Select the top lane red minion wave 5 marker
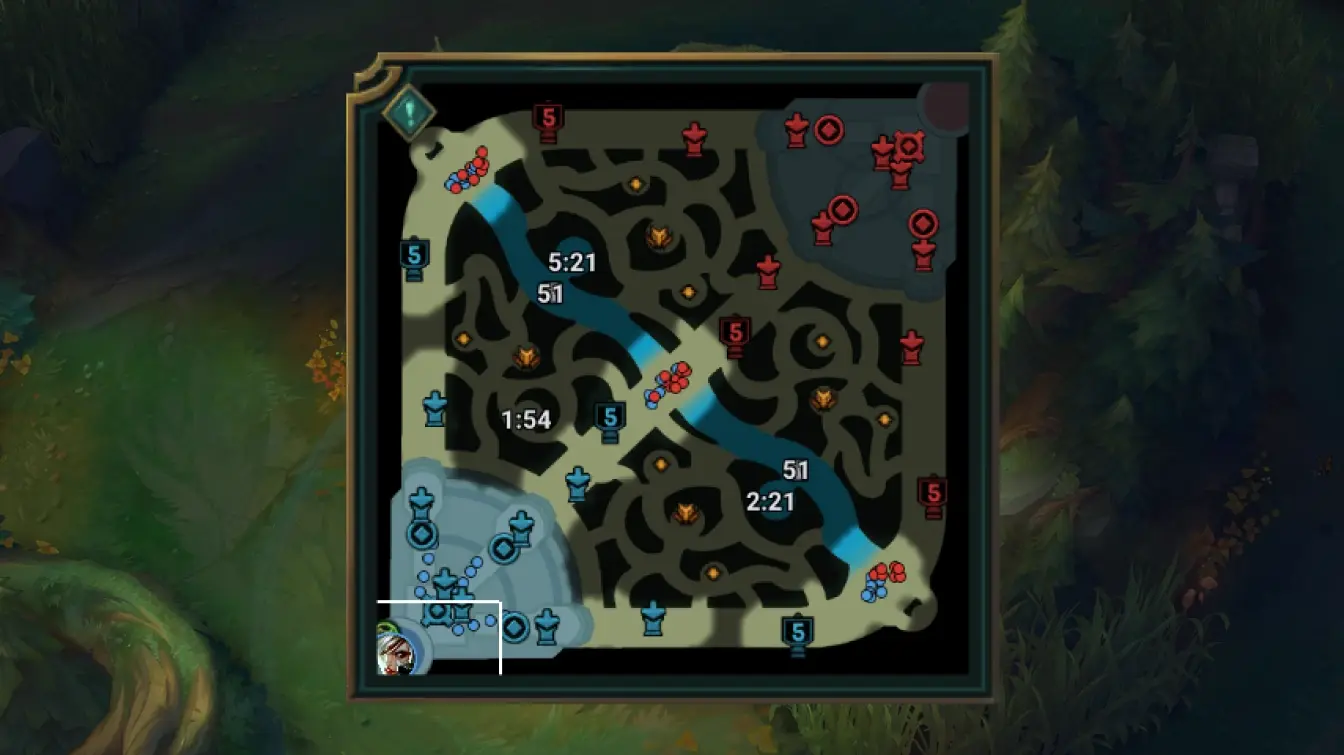Screen dimensions: 1344x755 [x=546, y=117]
